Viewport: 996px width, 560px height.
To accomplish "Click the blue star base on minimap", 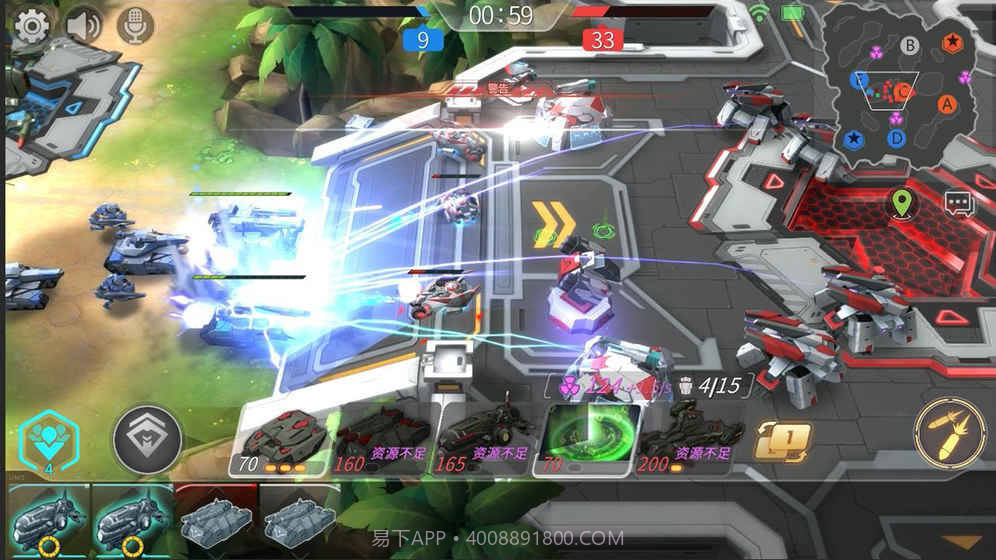I will 853,139.
